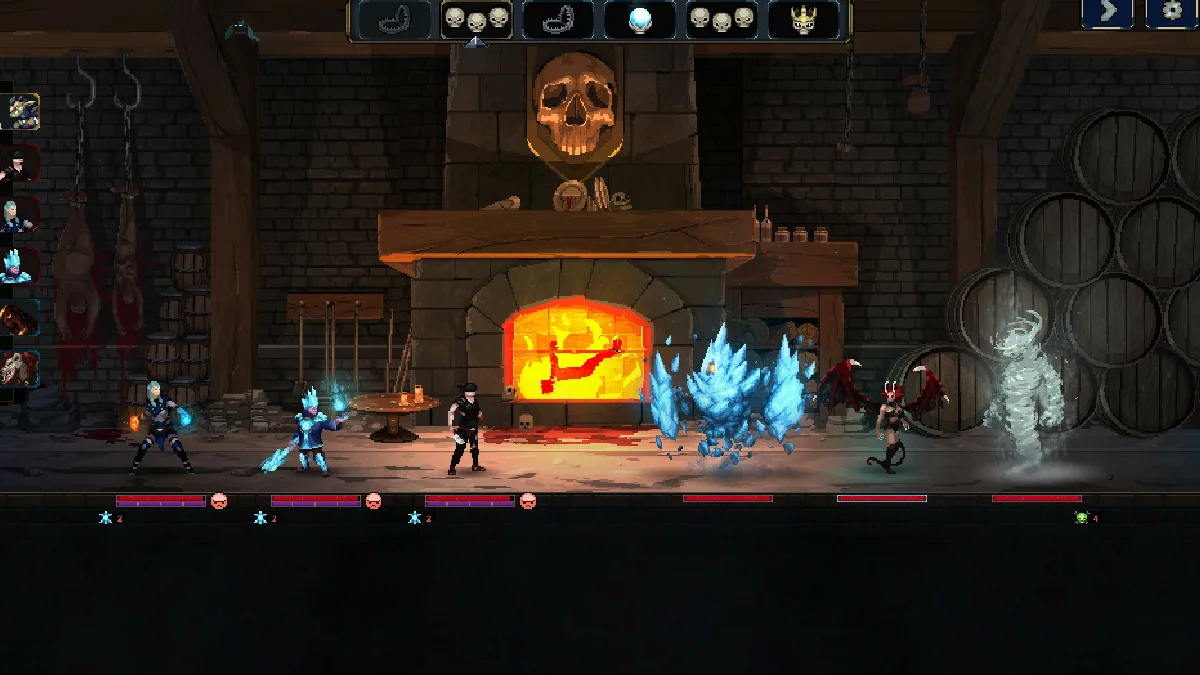Select the crystal orb stage icon
Image resolution: width=1200 pixels, height=675 pixels.
[640, 19]
